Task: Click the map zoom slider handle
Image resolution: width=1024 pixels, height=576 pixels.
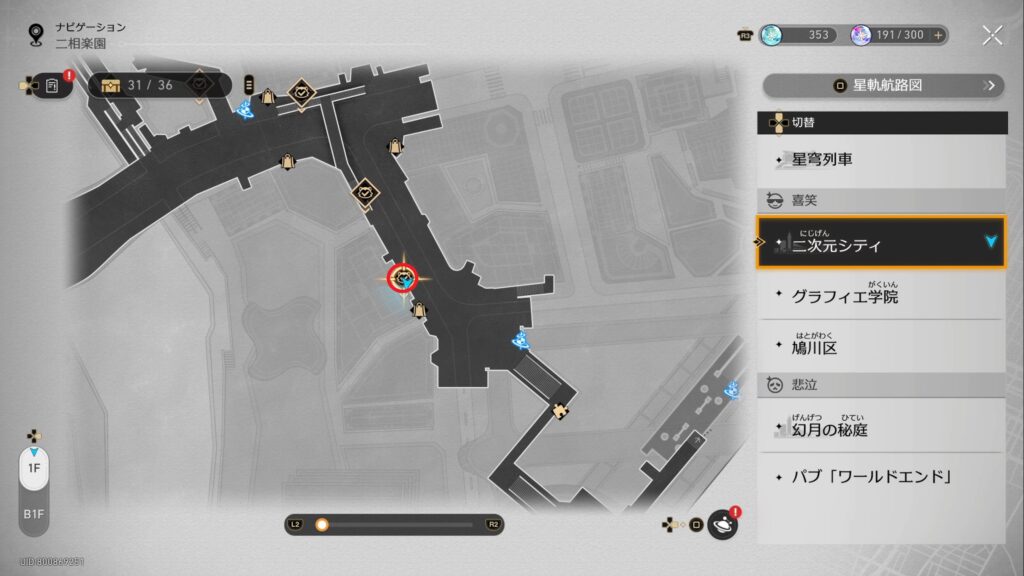Action: [x=322, y=524]
